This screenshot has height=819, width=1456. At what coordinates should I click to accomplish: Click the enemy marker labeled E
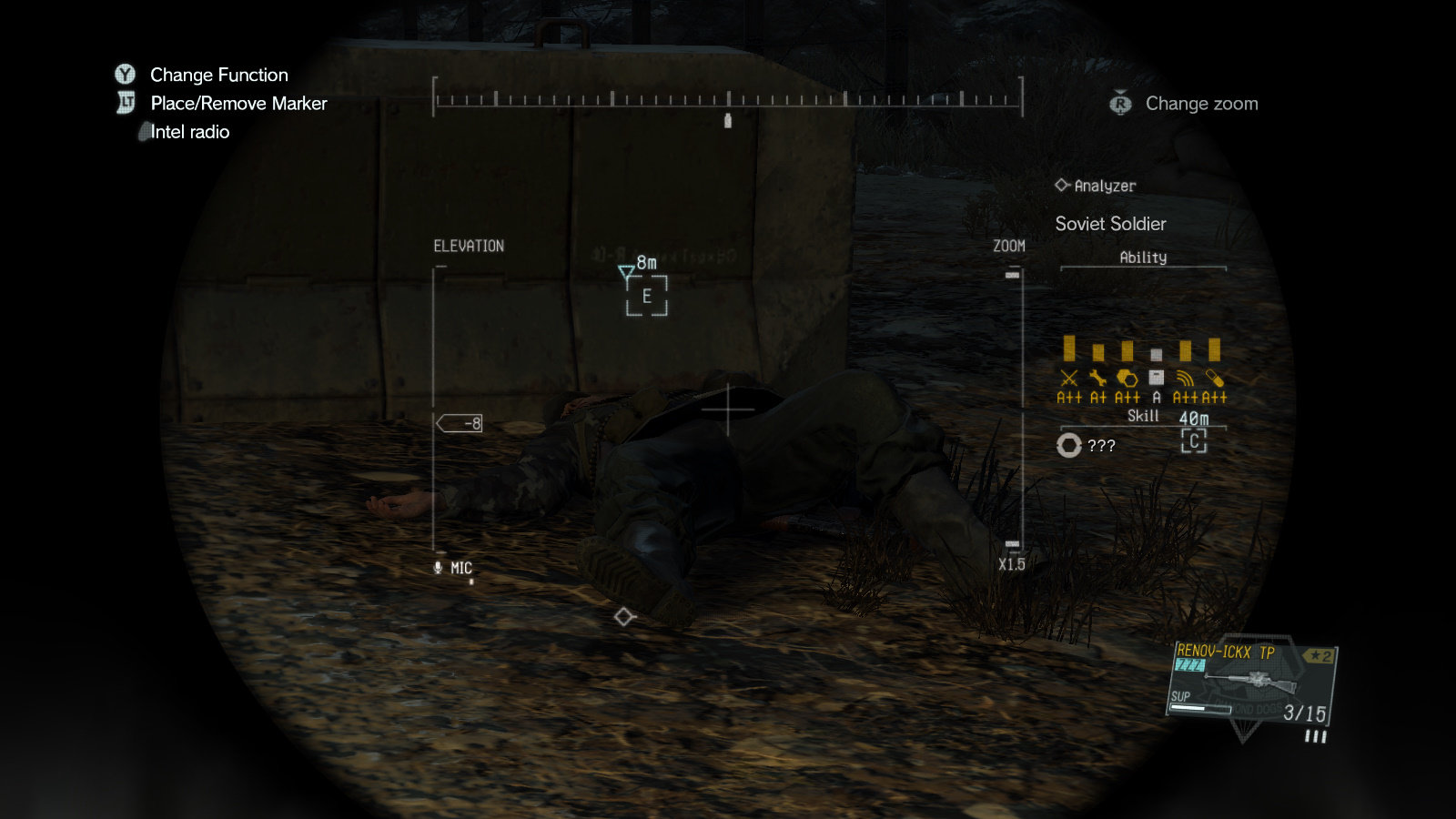click(647, 296)
